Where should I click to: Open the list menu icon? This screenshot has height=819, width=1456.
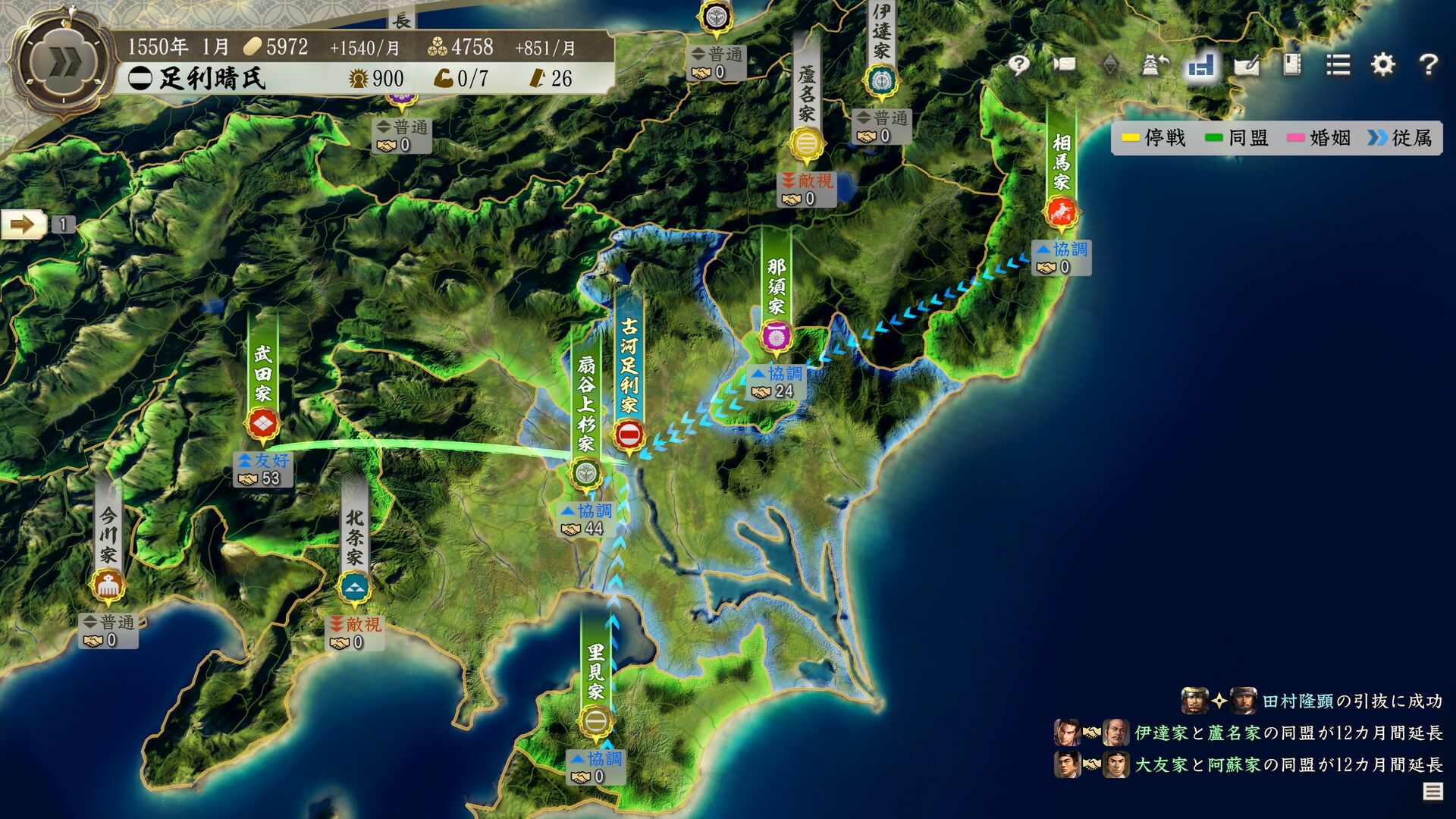click(x=1338, y=64)
